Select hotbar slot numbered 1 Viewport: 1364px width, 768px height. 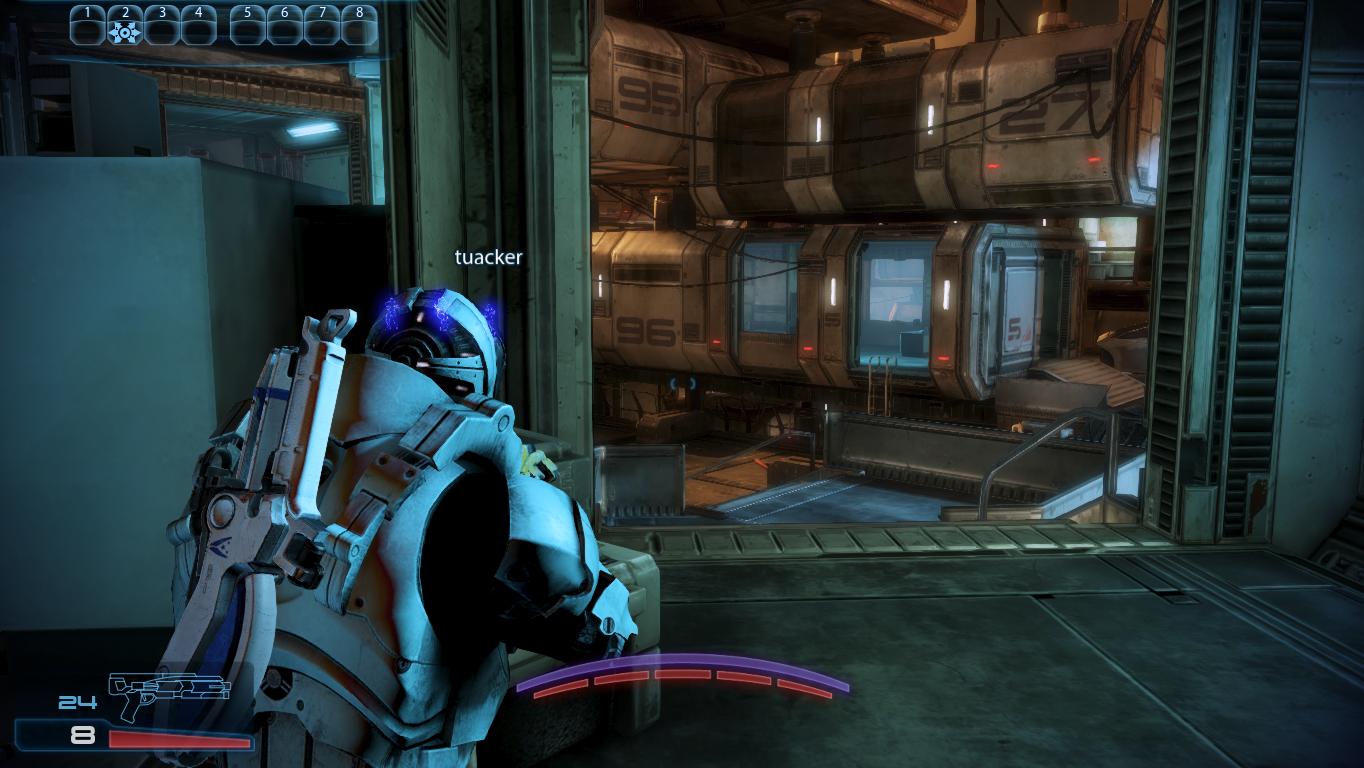88,31
